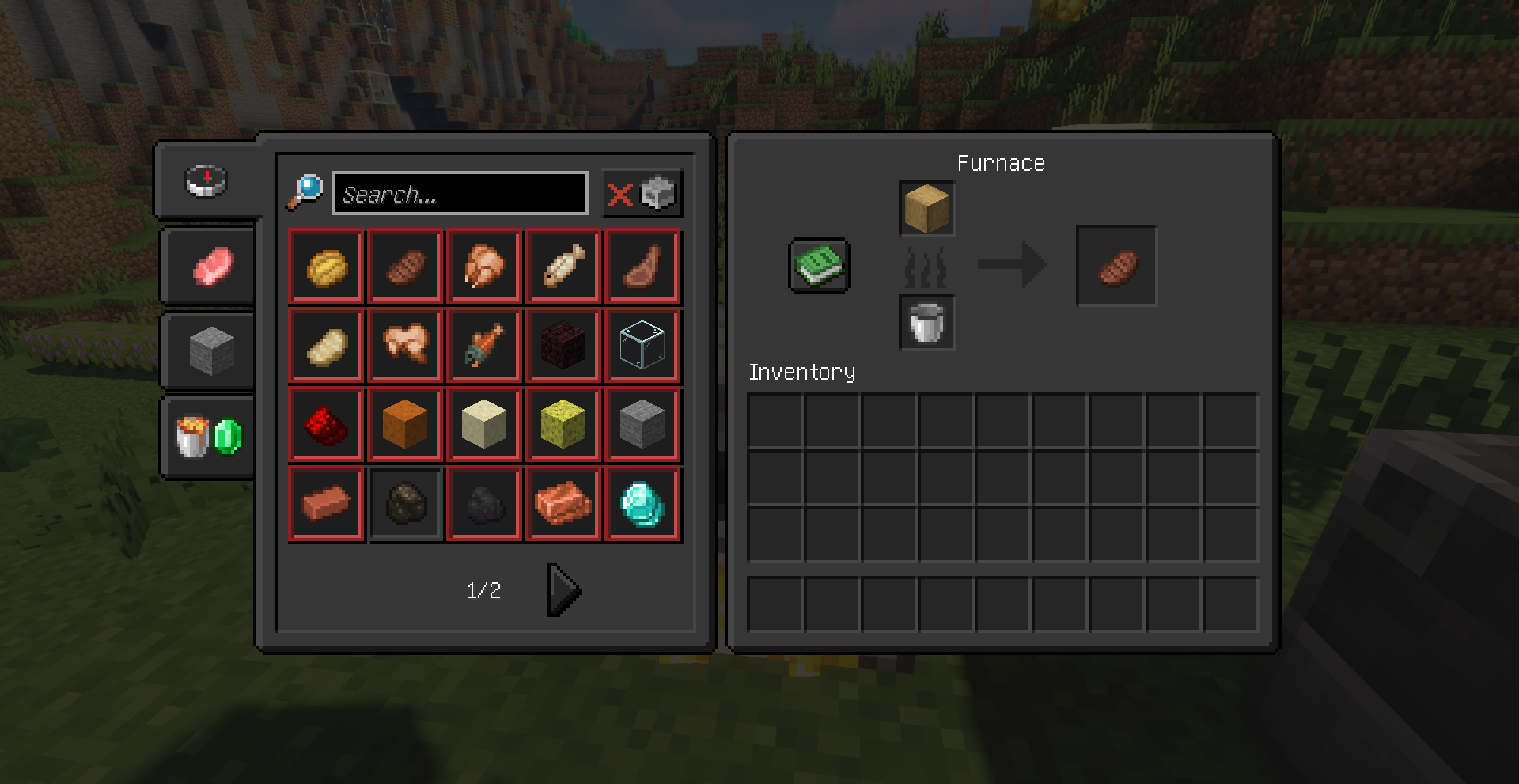Switch to the stone blocks tab

(x=212, y=350)
